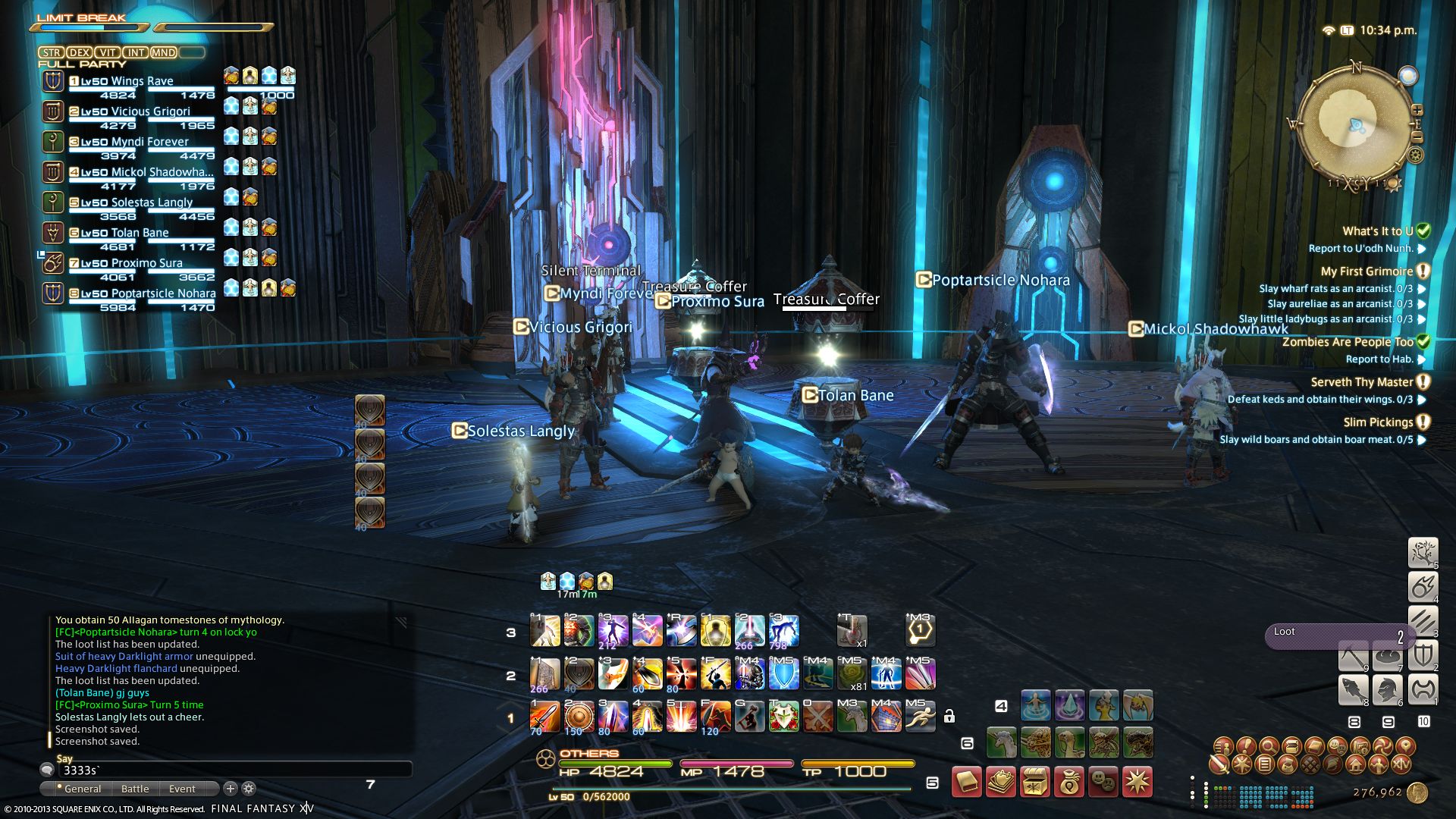This screenshot has height=819, width=1456.
Task: Target Poptartsicle Nohara in the party list
Action: click(163, 293)
